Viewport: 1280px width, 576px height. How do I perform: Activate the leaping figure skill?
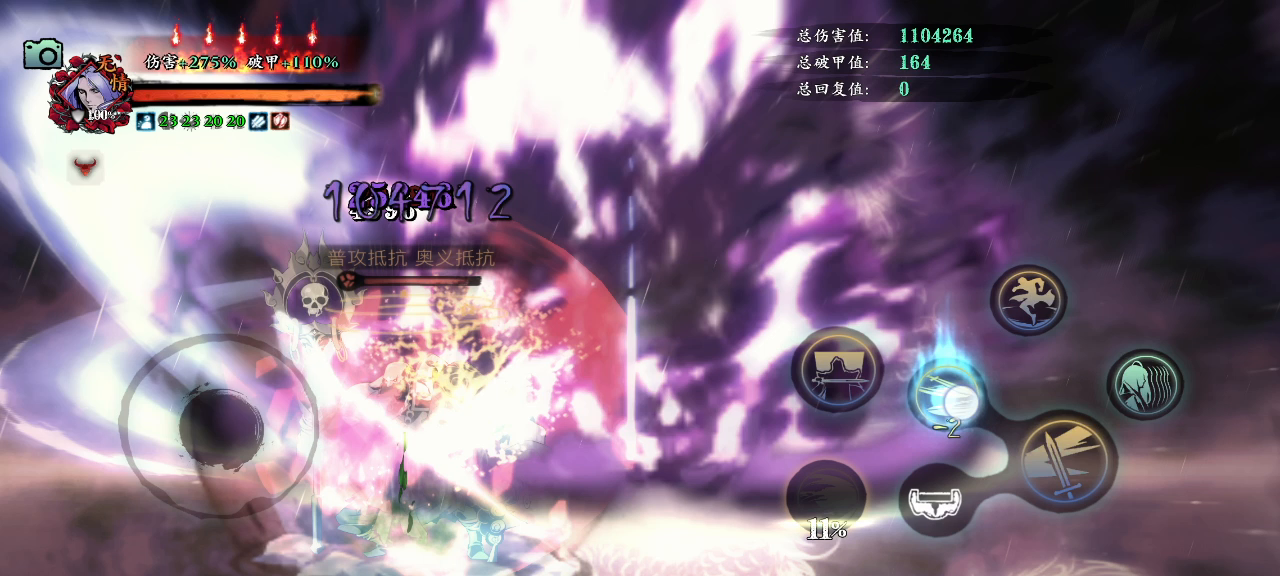[x=1028, y=299]
